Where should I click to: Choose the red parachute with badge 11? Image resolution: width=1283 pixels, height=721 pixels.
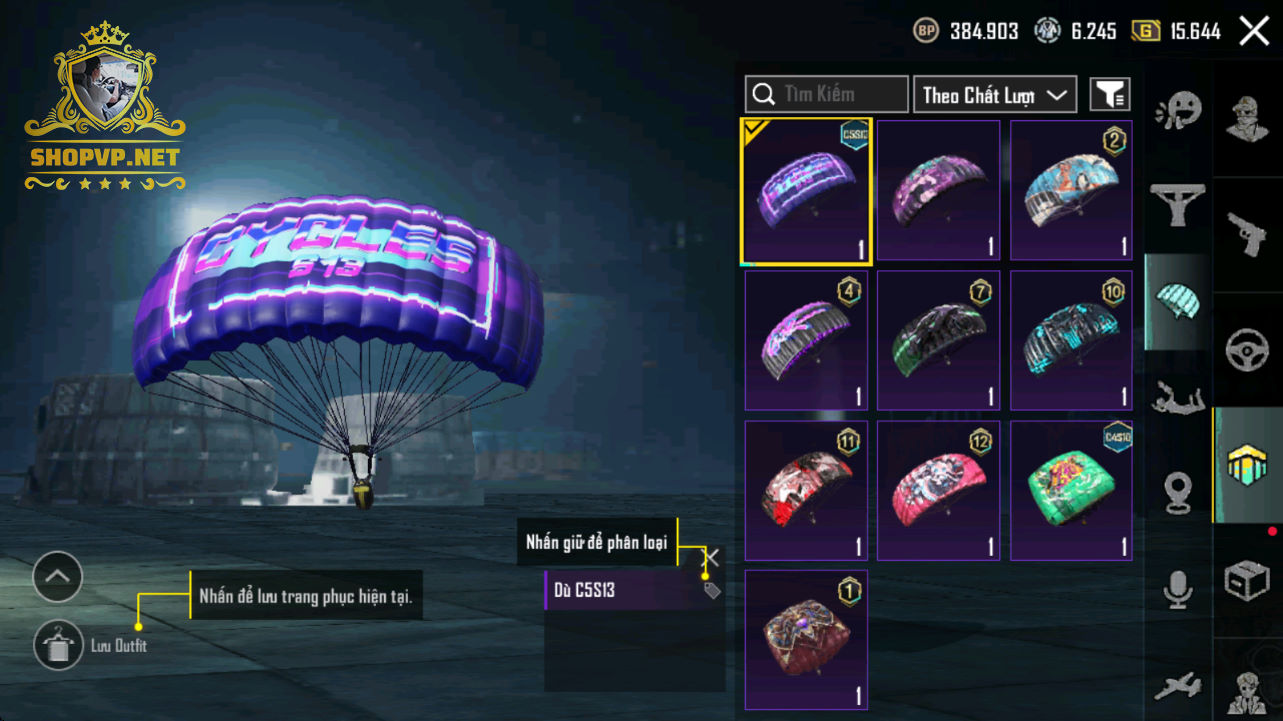(806, 490)
